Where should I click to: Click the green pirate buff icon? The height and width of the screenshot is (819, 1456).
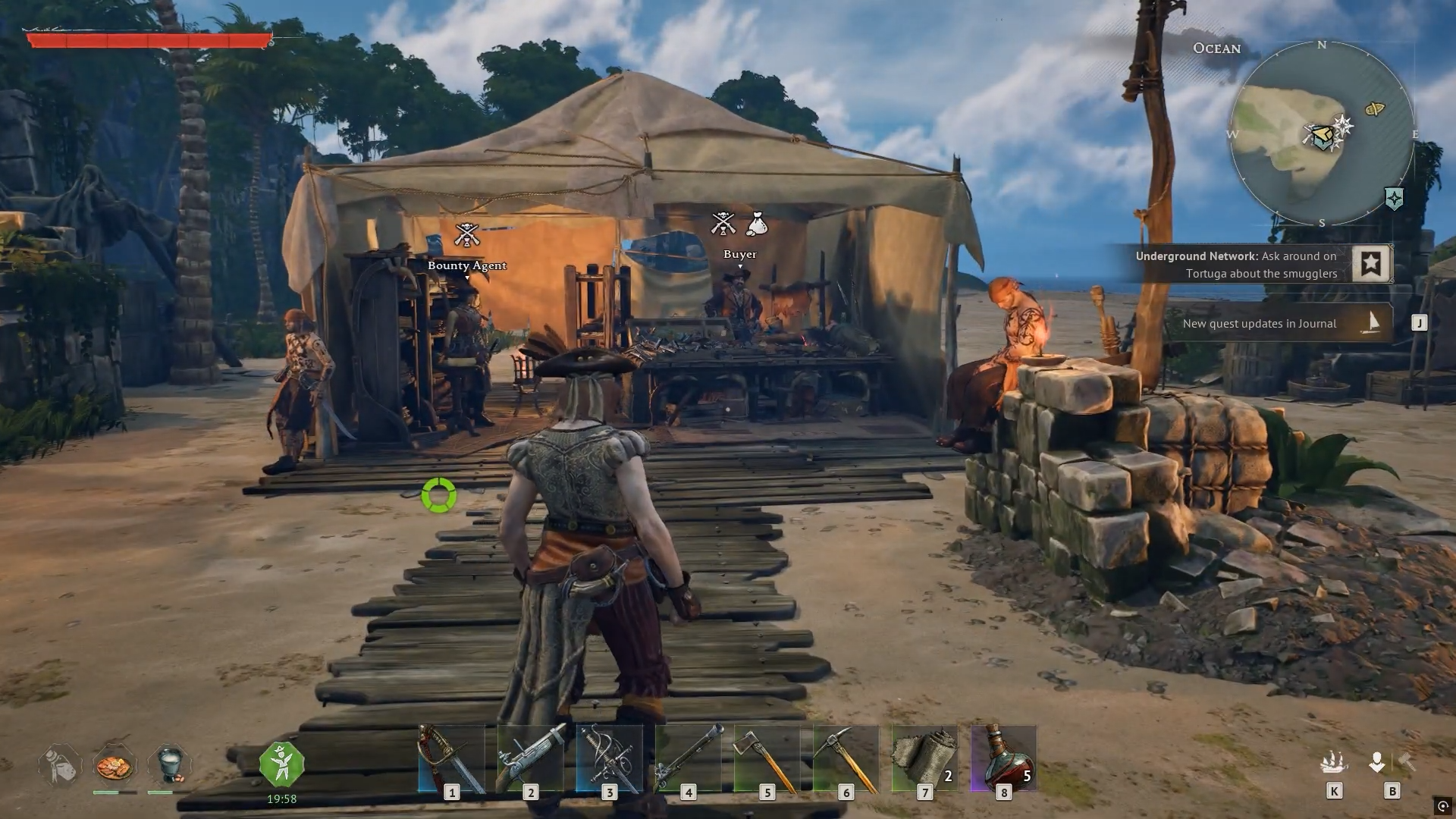281,764
